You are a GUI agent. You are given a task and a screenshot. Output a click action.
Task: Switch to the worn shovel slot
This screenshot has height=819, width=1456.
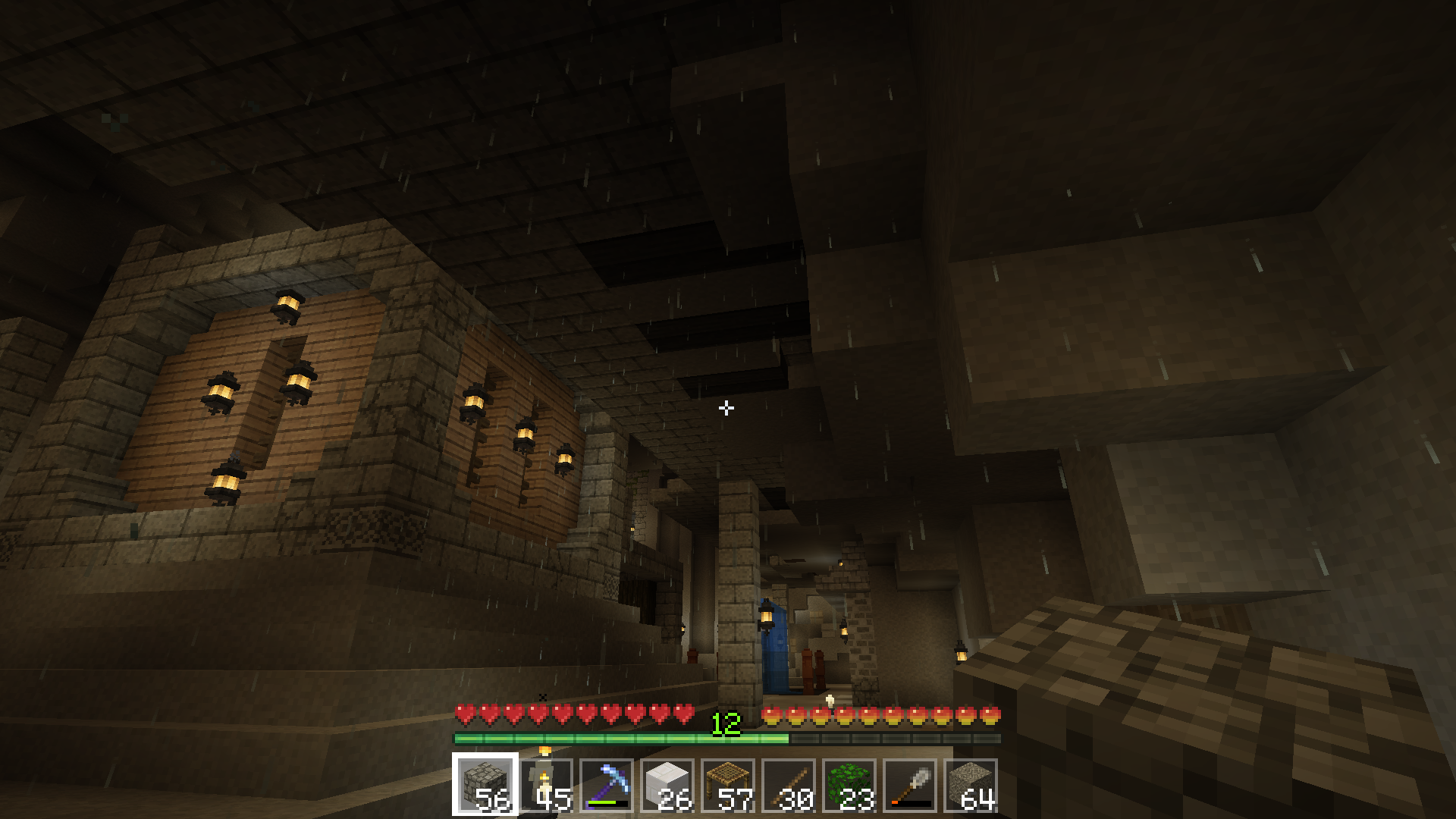(910, 785)
